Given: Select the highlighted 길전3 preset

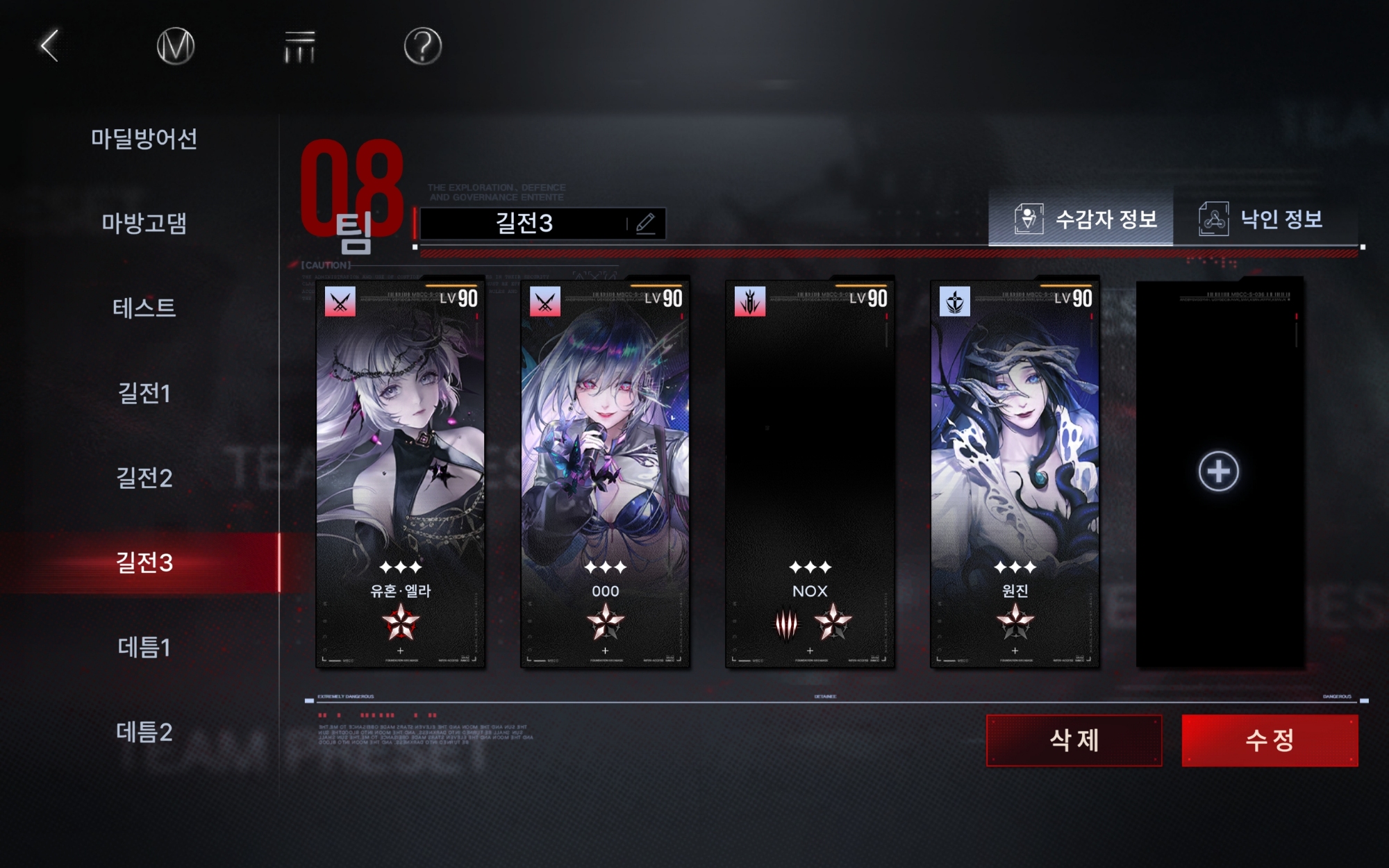Looking at the screenshot, I should (144, 562).
